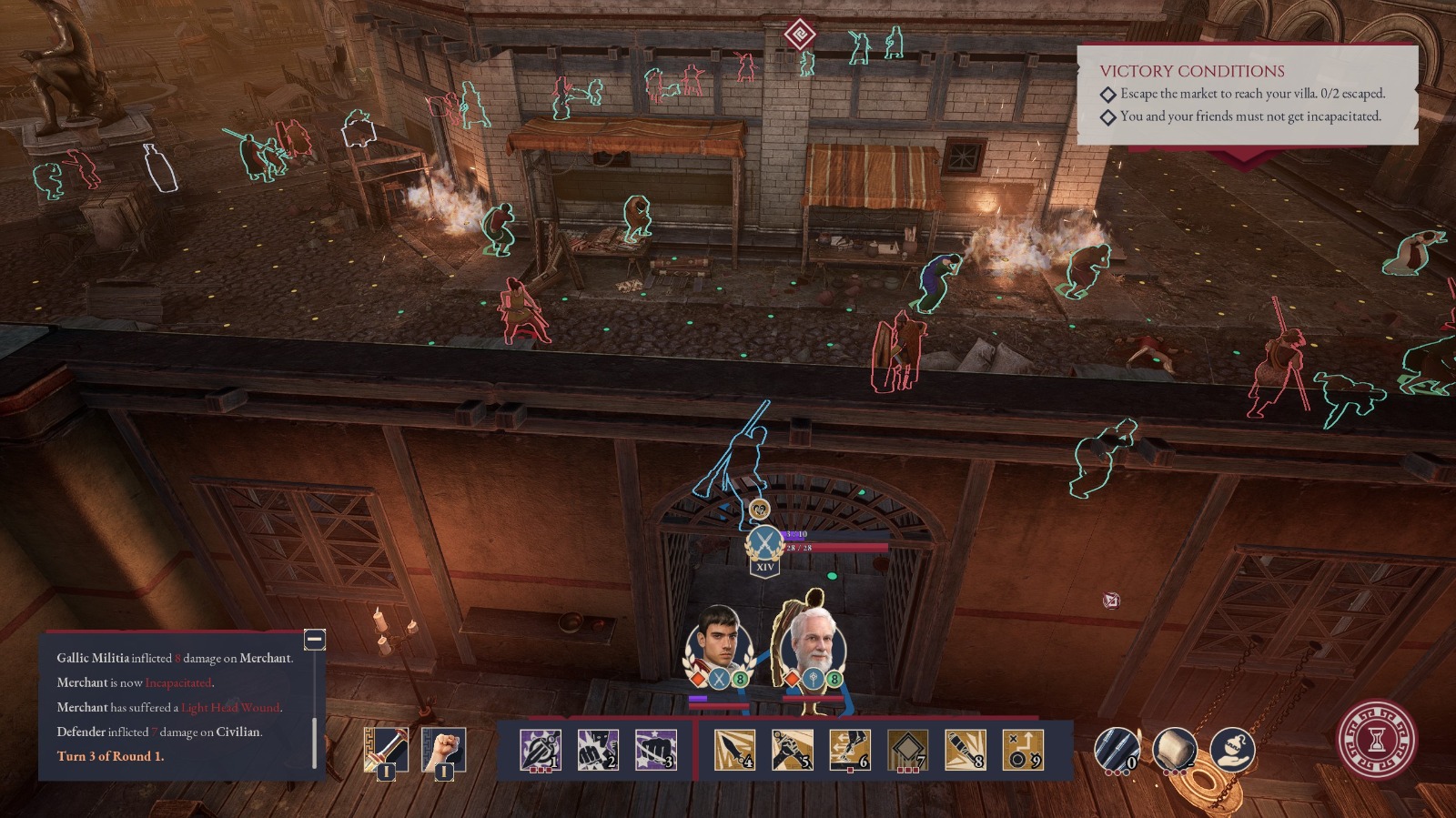The width and height of the screenshot is (1456, 818).
Task: Switch to the fist attack marked I
Action: pos(443,749)
